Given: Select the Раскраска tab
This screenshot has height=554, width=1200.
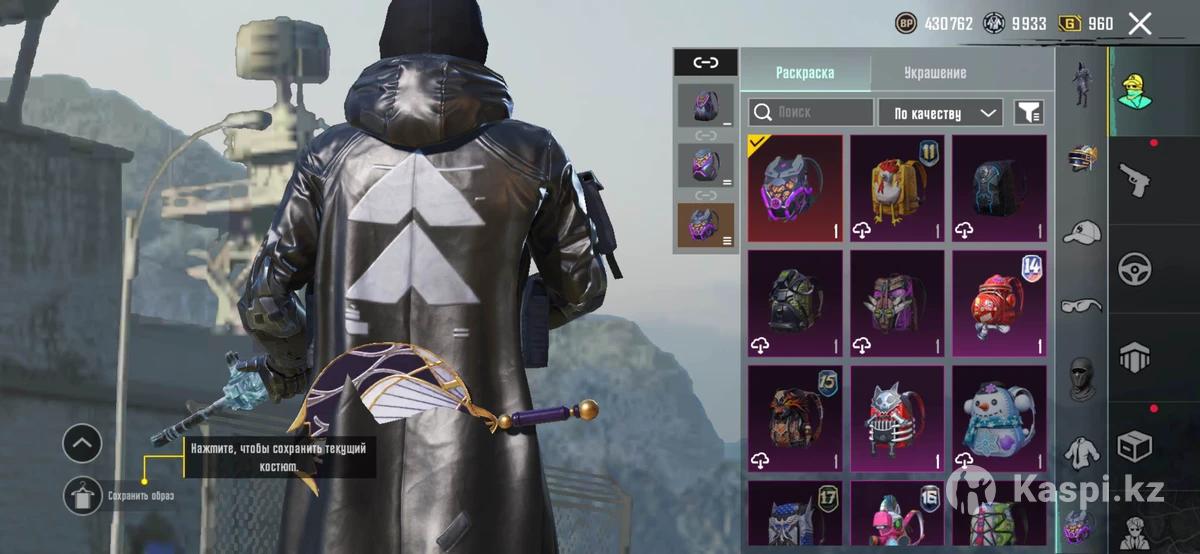Looking at the screenshot, I should [805, 73].
